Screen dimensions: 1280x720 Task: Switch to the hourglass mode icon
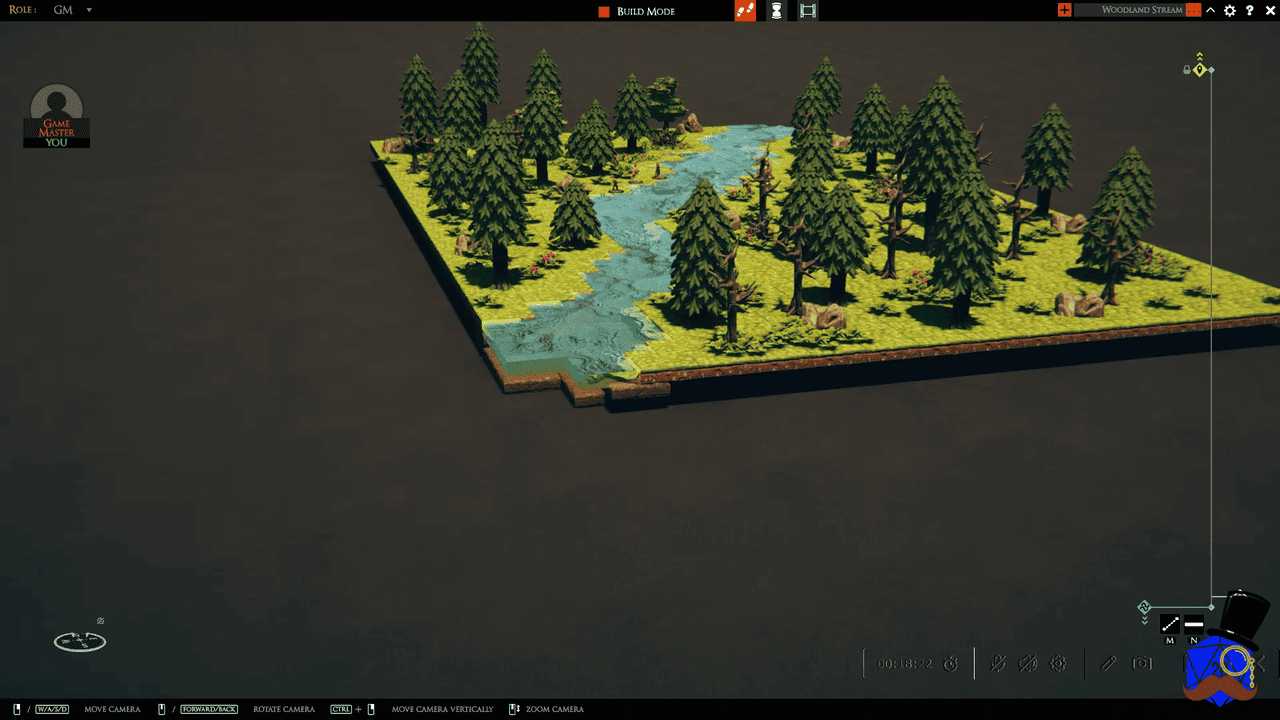776,11
